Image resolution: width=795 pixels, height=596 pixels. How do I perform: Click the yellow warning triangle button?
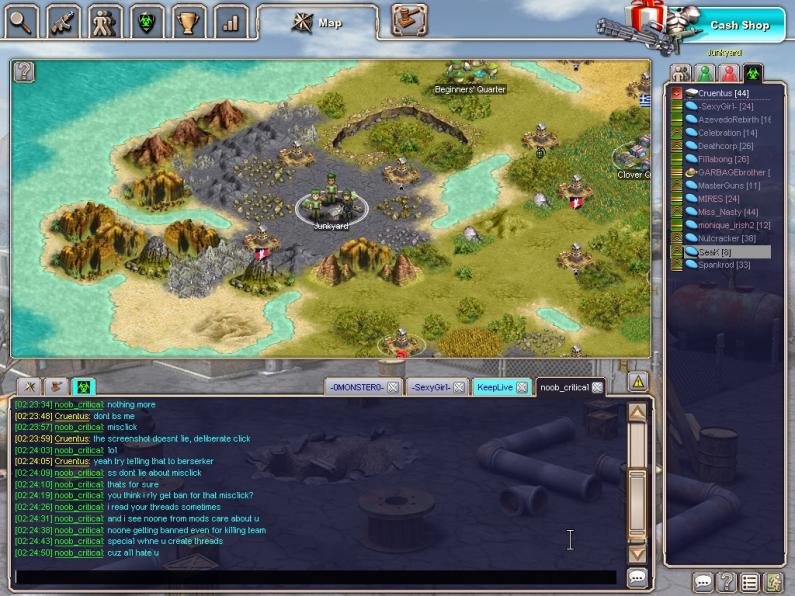(638, 381)
